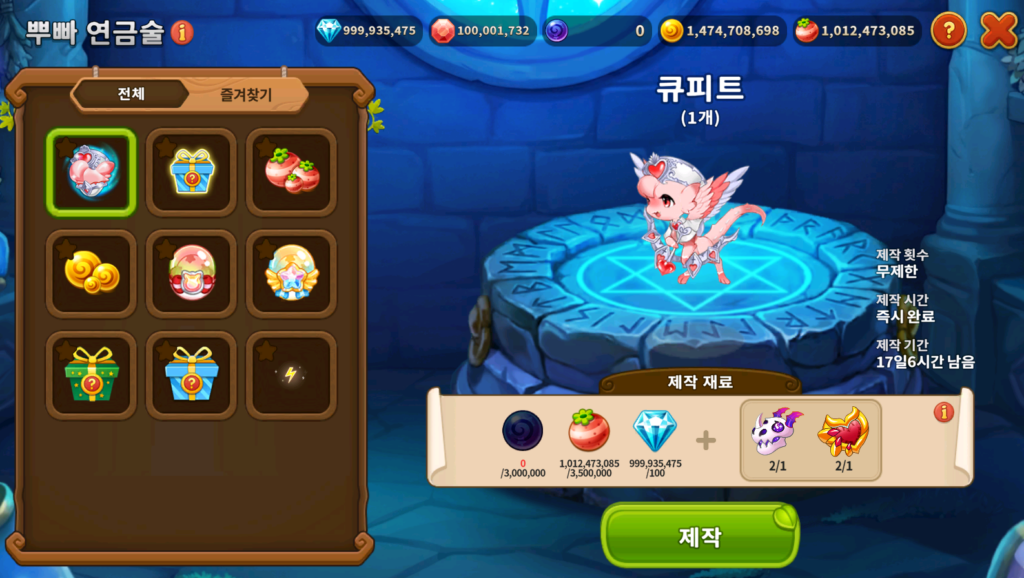Open the orange question mark help button
1024x578 pixels.
pyautogui.click(x=948, y=31)
